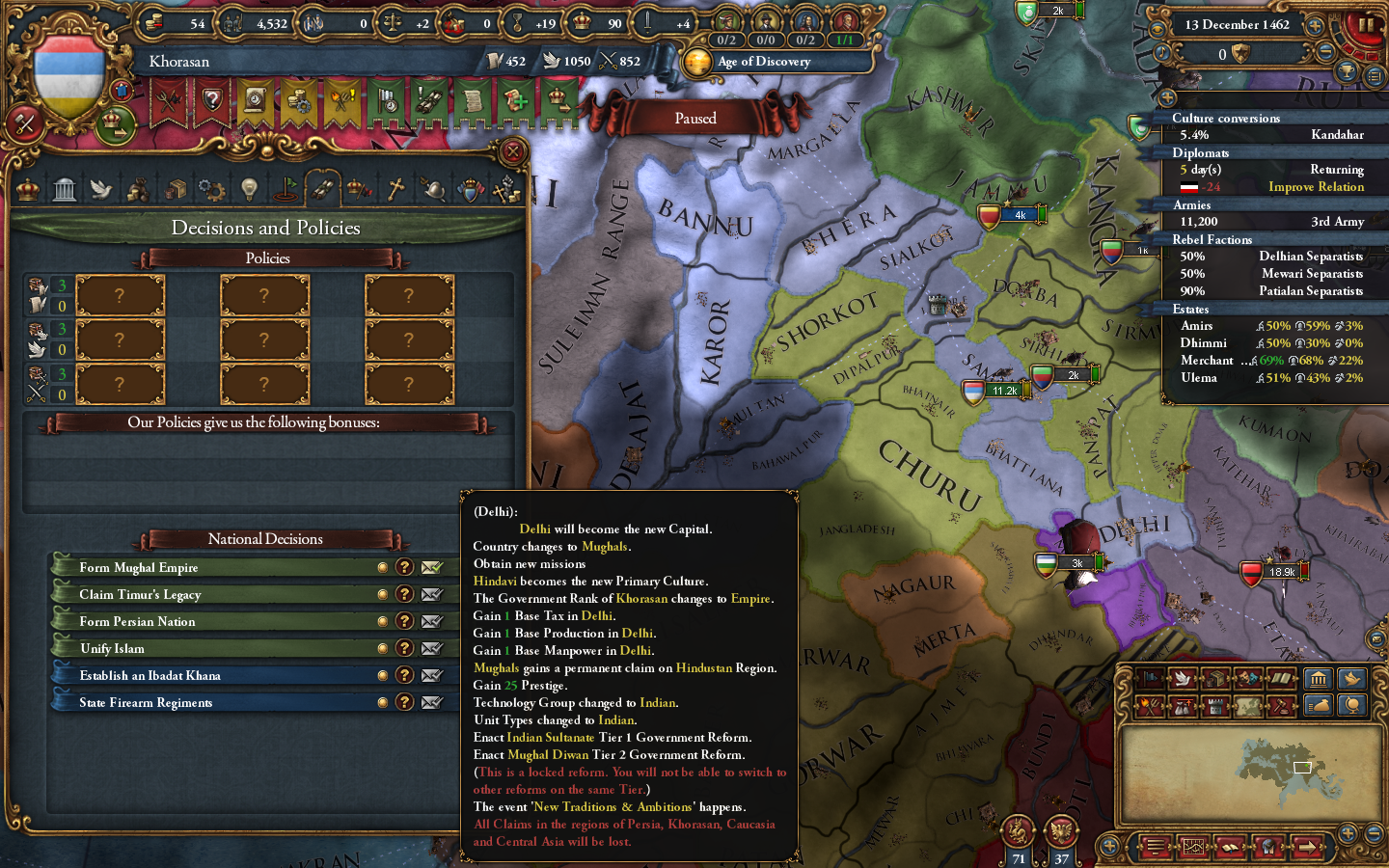The width and height of the screenshot is (1389, 868).
Task: Toggle message envelope for Form Mughal Empire
Action: pos(432,567)
